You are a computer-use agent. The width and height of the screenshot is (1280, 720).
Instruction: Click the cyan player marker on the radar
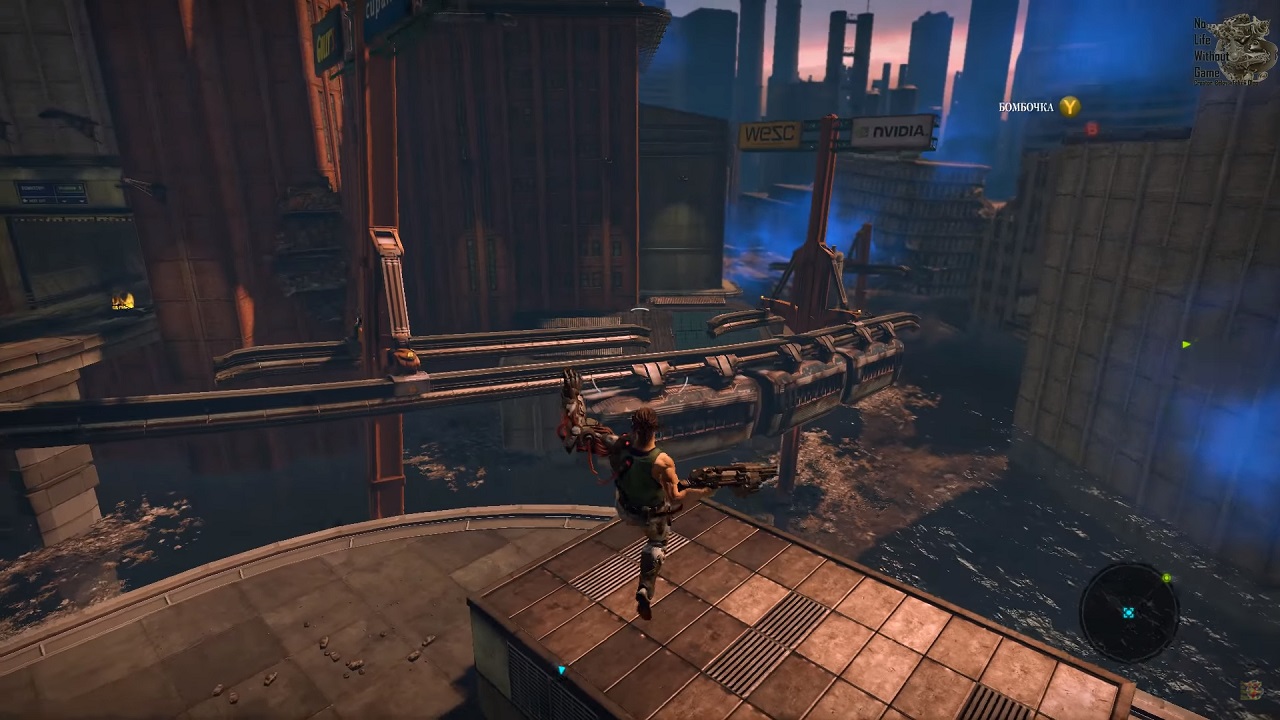click(x=1129, y=613)
